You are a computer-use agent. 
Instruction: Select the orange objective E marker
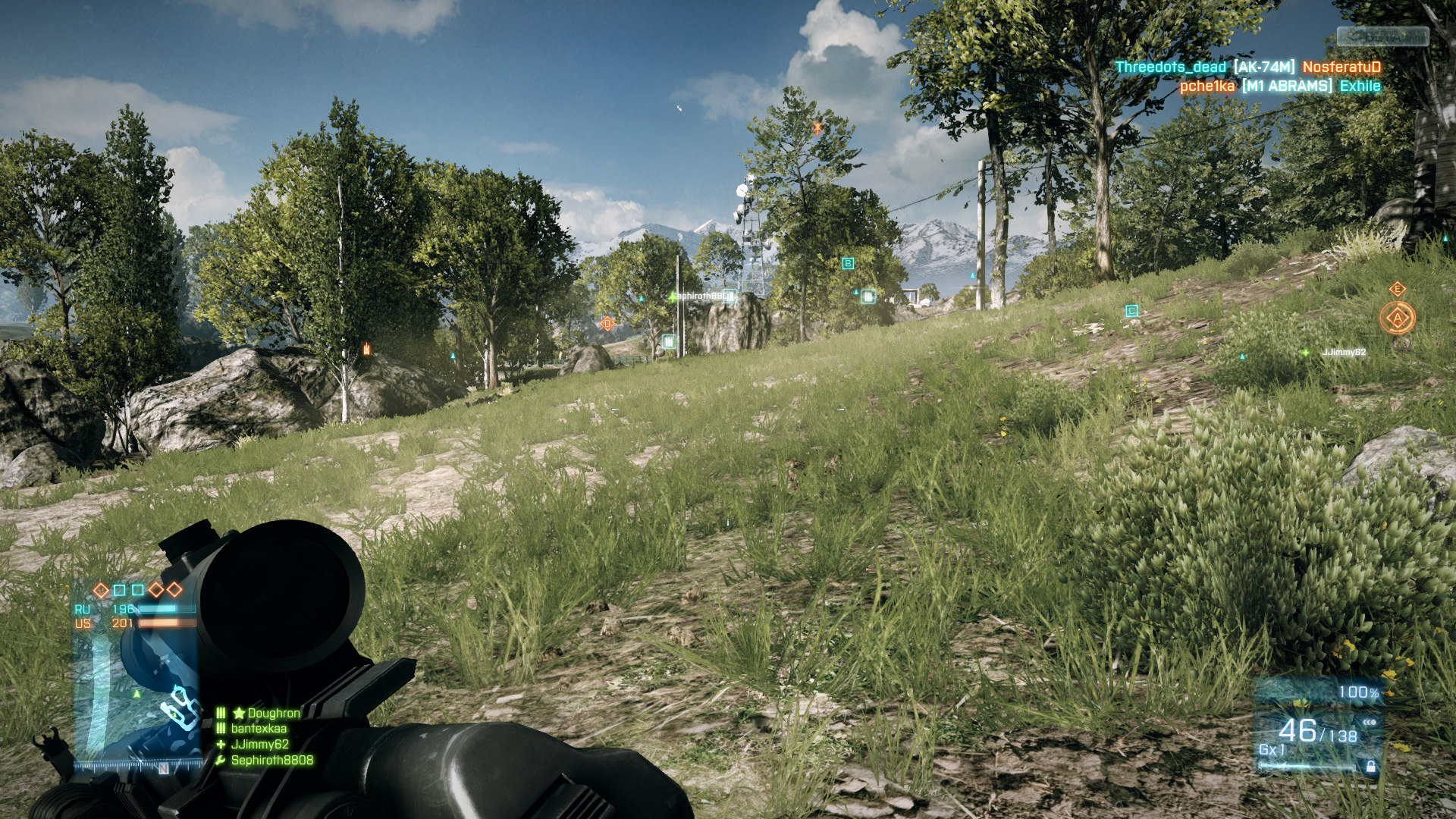pyautogui.click(x=1398, y=289)
